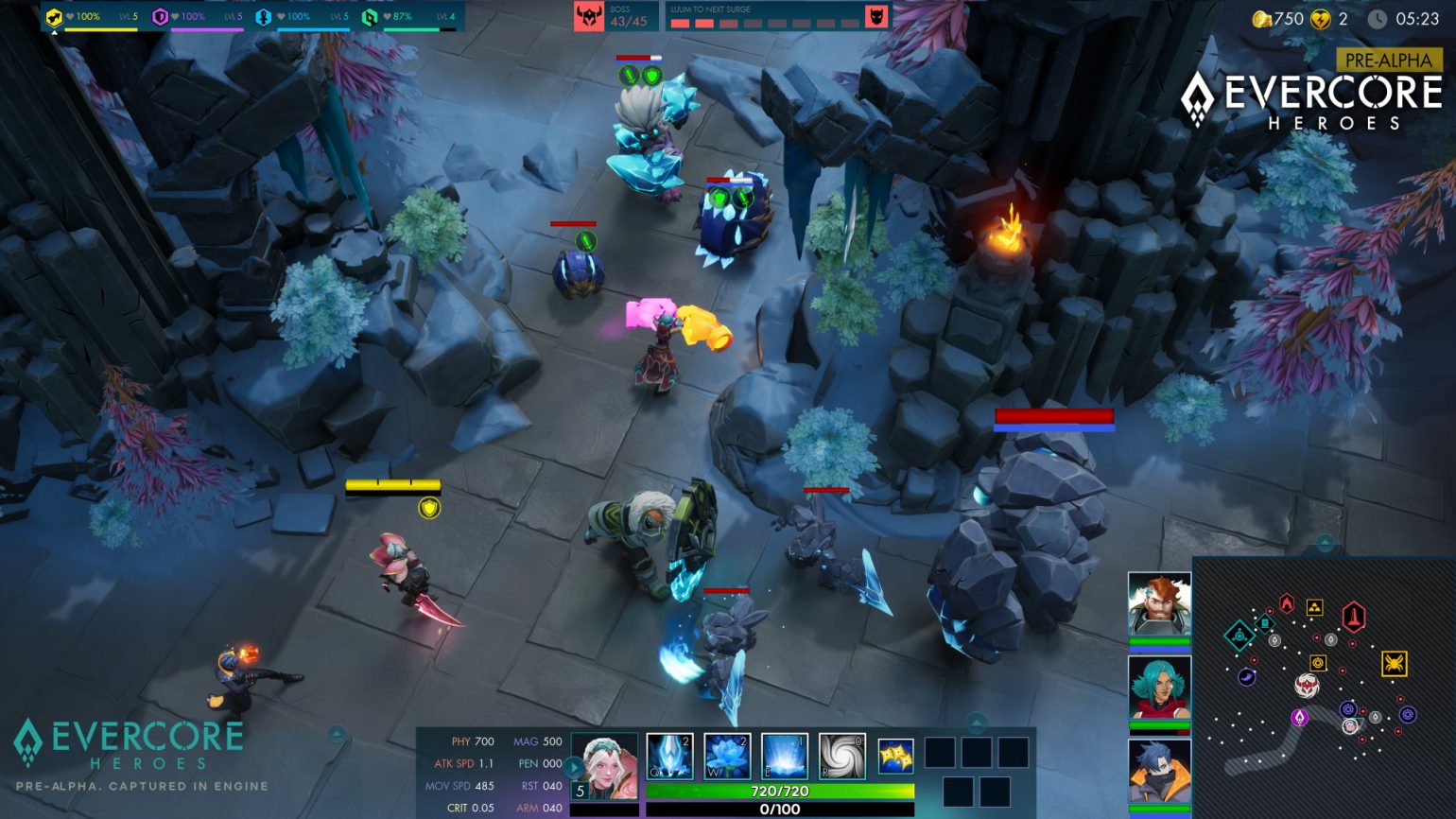The image size is (1456, 819).
Task: Select the Q ability crystal icon
Action: point(670,756)
